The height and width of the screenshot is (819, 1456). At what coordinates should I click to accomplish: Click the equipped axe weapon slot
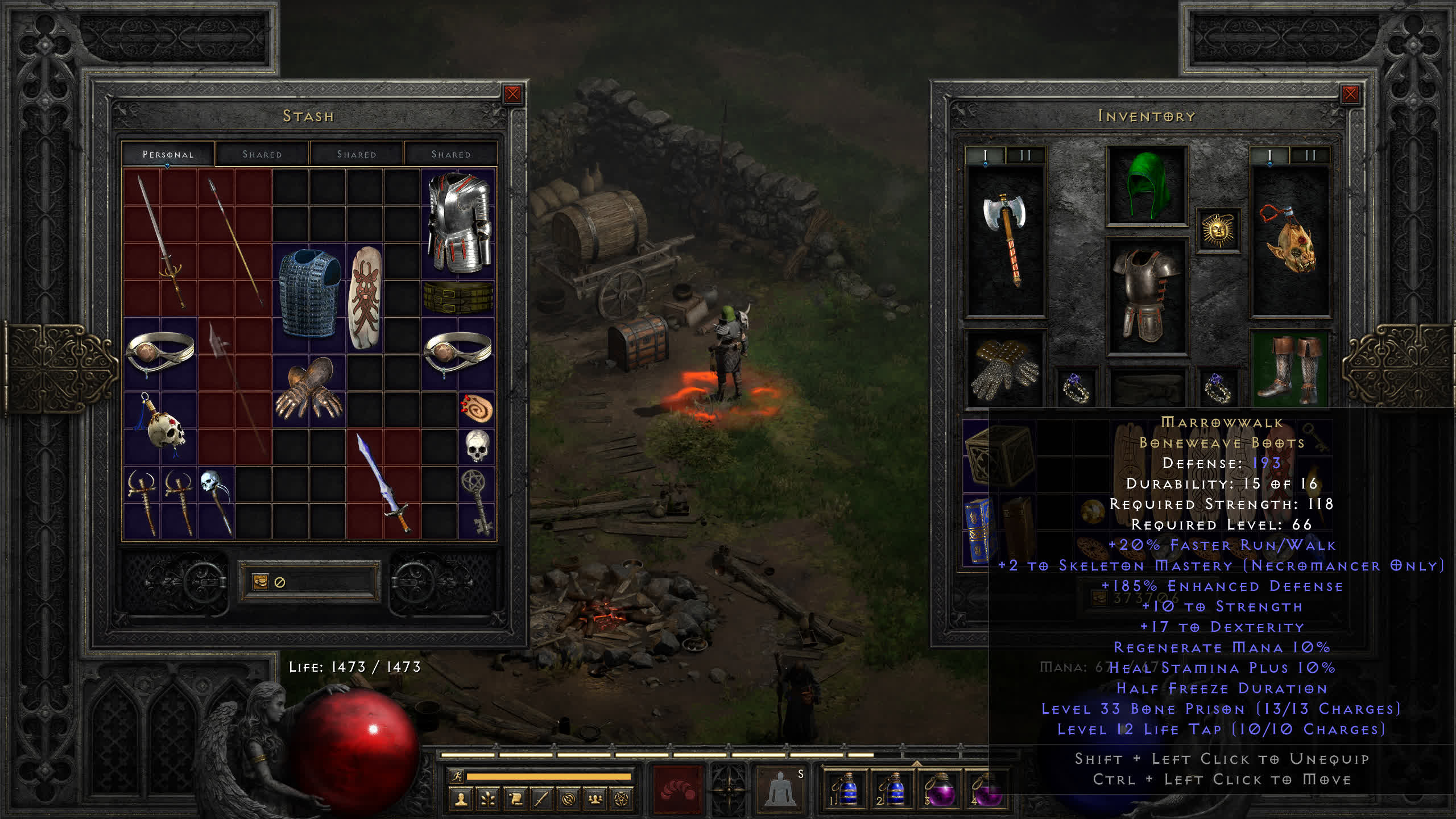(1006, 240)
